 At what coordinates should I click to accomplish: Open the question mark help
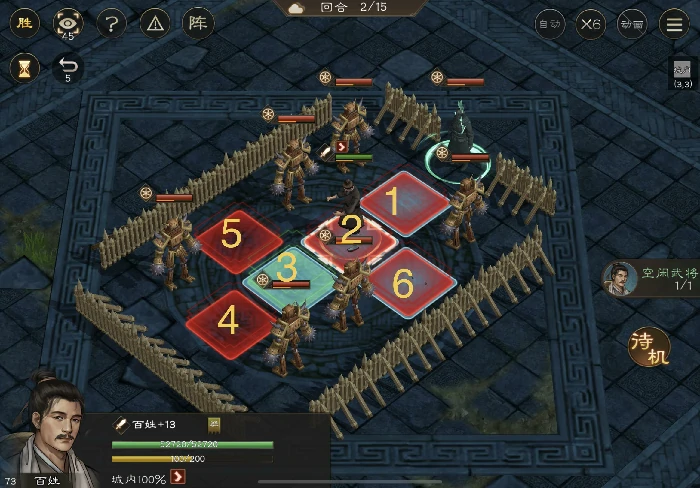pyautogui.click(x=111, y=23)
